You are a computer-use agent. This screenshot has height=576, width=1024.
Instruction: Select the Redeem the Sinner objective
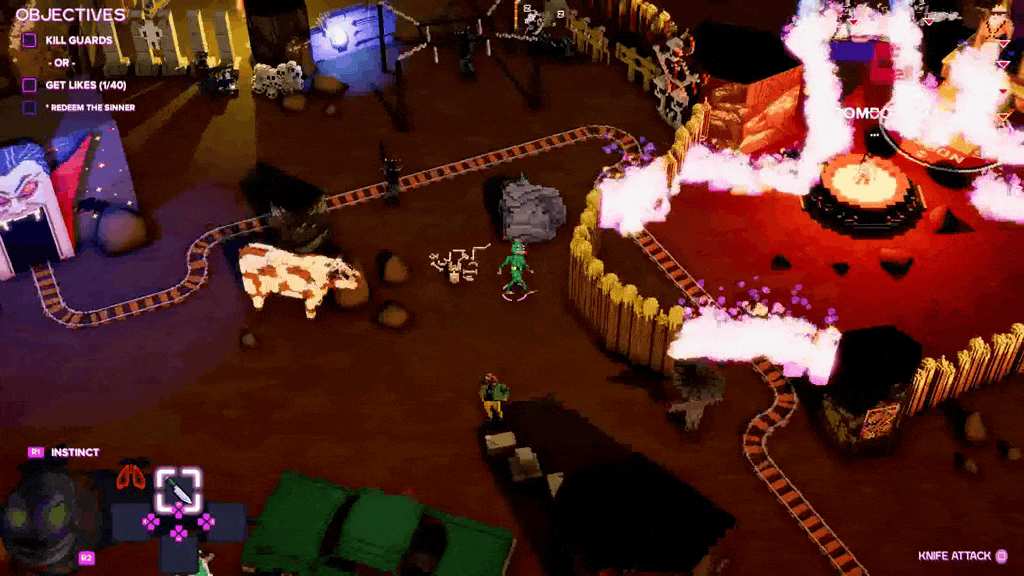[x=89, y=108]
